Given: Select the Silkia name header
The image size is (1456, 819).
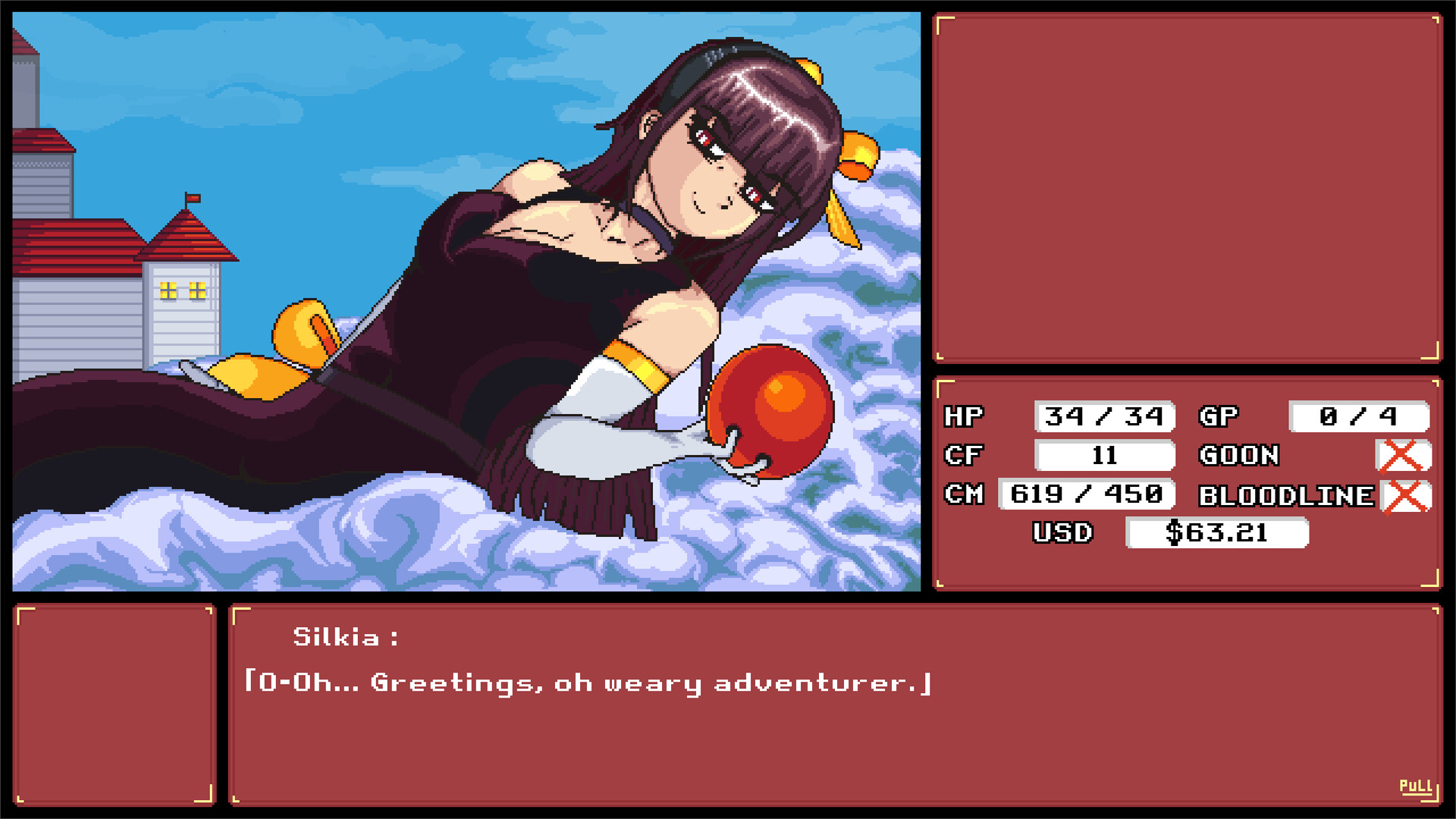Looking at the screenshot, I should click(x=345, y=639).
